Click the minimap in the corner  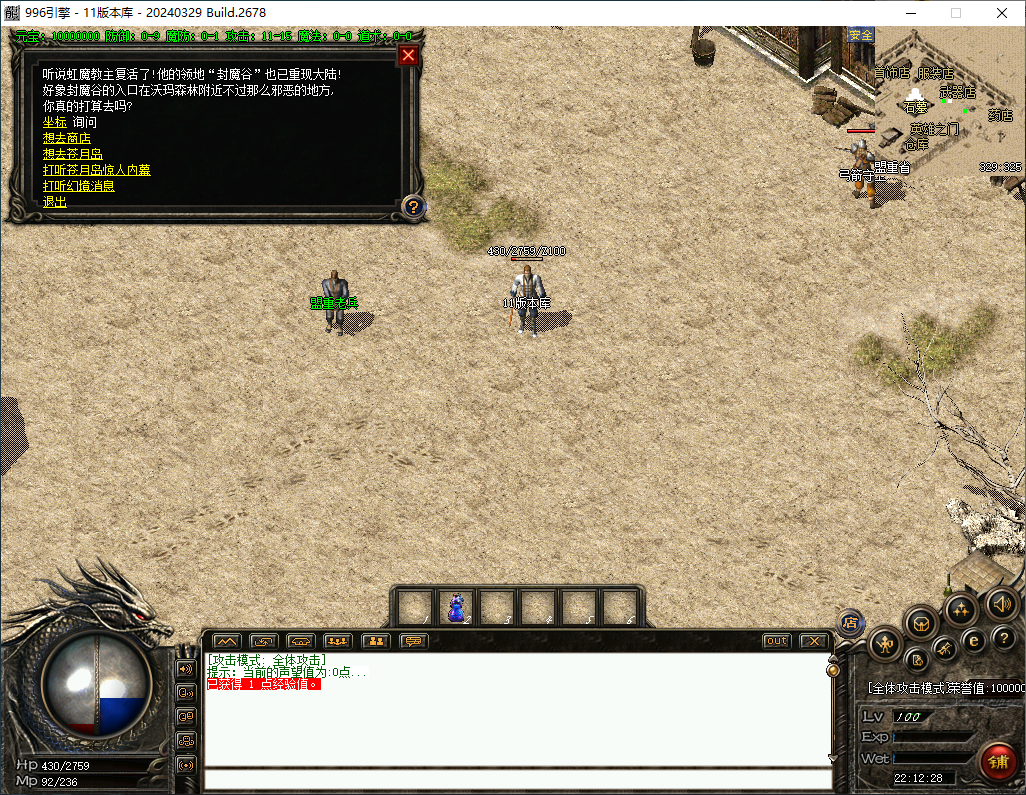950,102
